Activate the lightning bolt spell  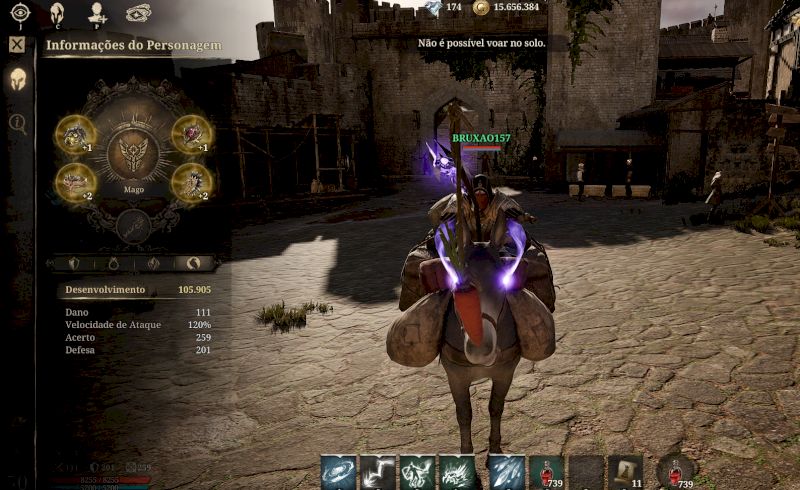click(379, 472)
